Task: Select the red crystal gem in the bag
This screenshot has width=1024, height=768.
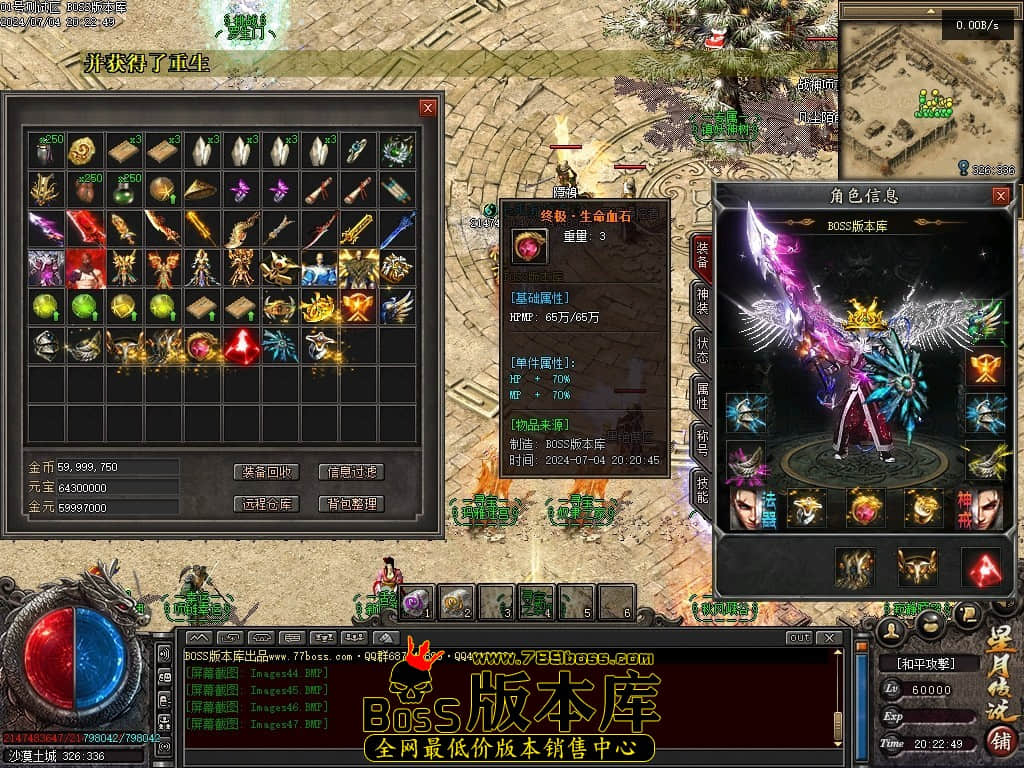Action: pyautogui.click(x=241, y=345)
